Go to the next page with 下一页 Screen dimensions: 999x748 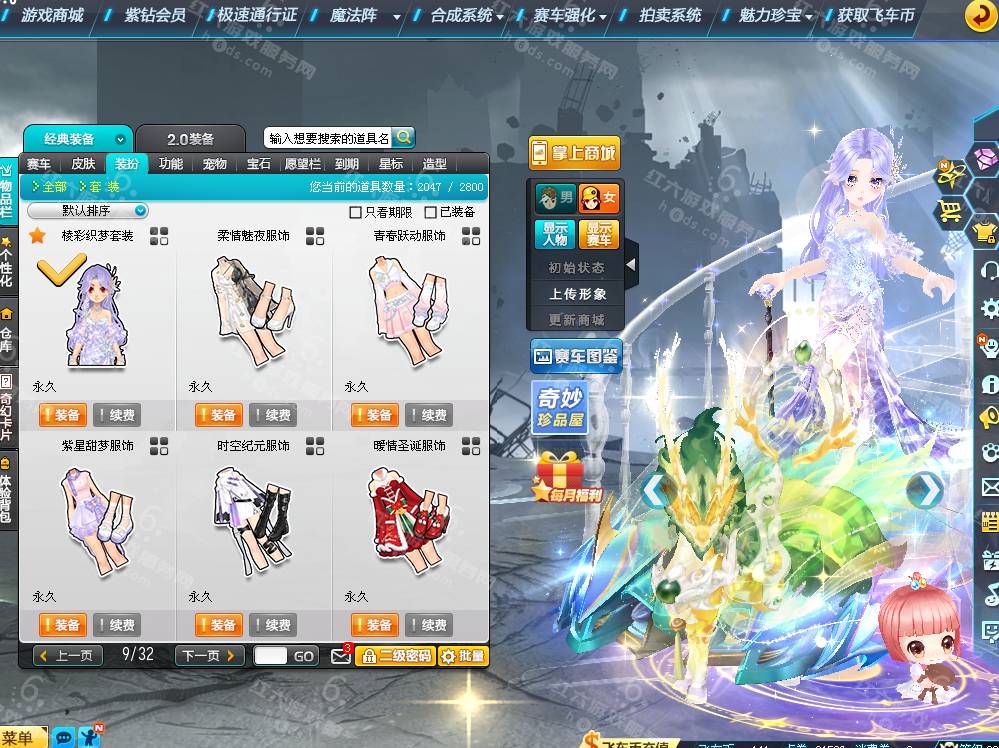209,656
